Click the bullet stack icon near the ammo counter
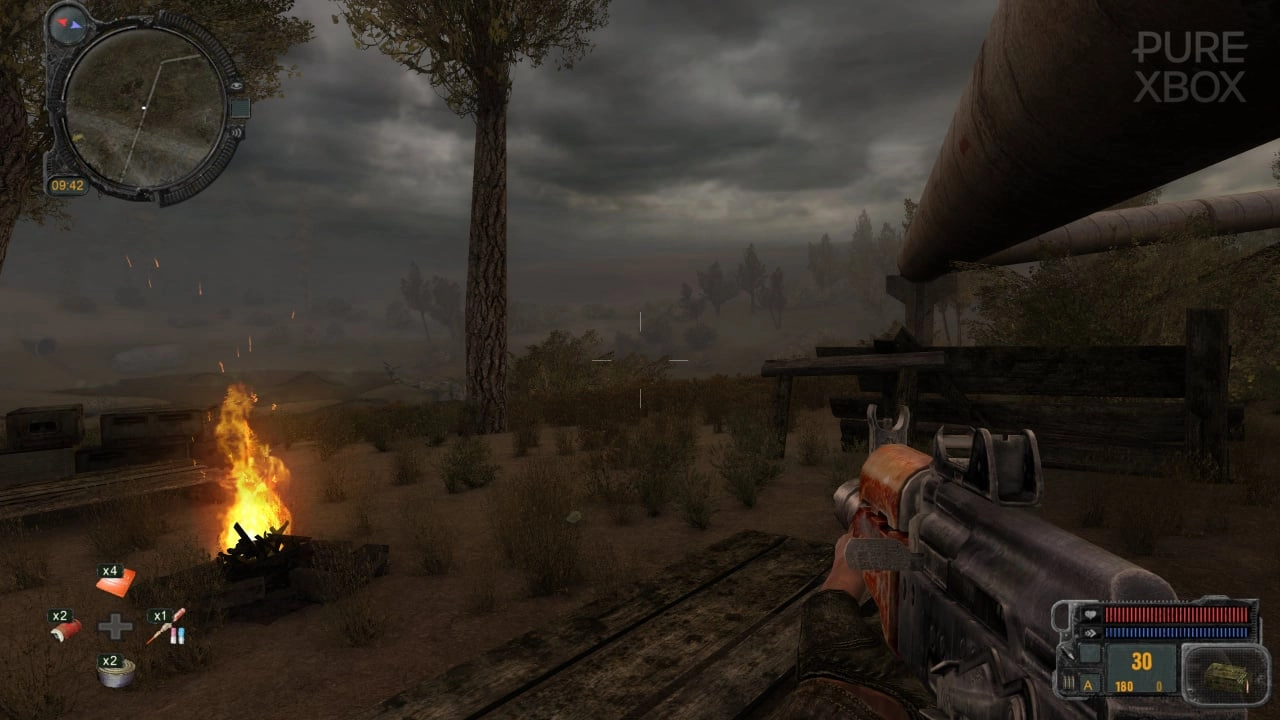 point(1068,680)
